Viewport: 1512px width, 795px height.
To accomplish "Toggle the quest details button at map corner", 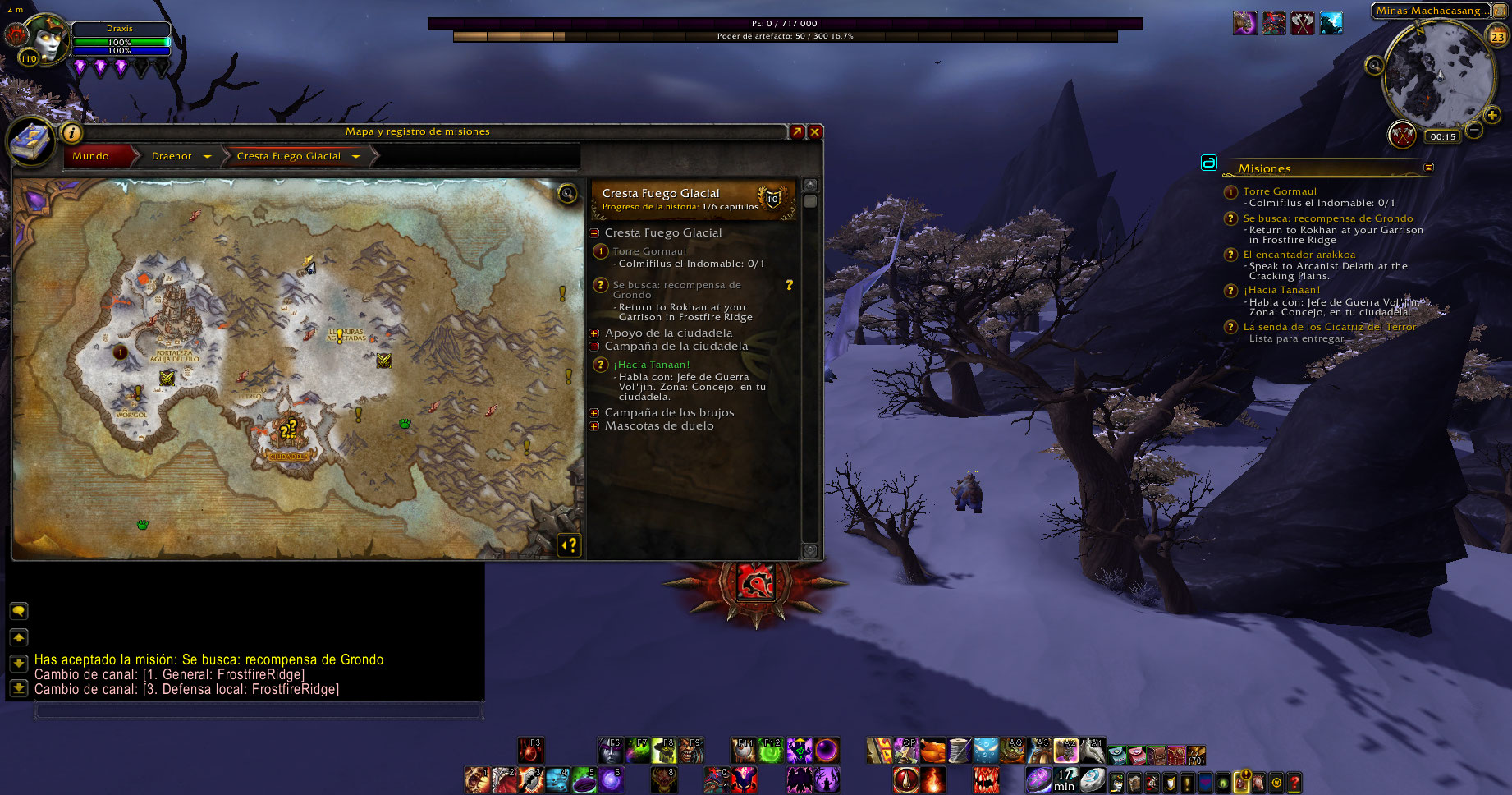I will [569, 545].
